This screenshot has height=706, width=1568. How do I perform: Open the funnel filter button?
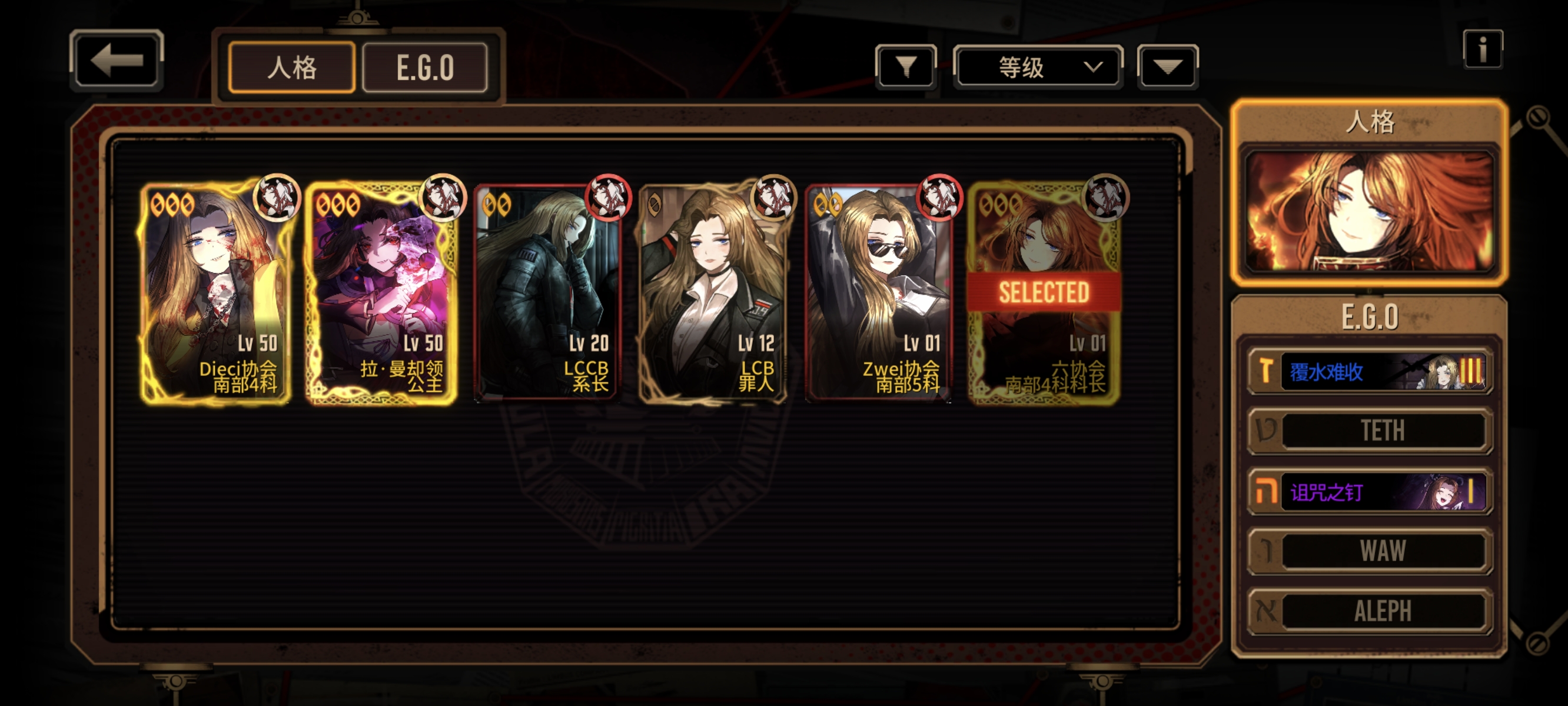pos(906,66)
